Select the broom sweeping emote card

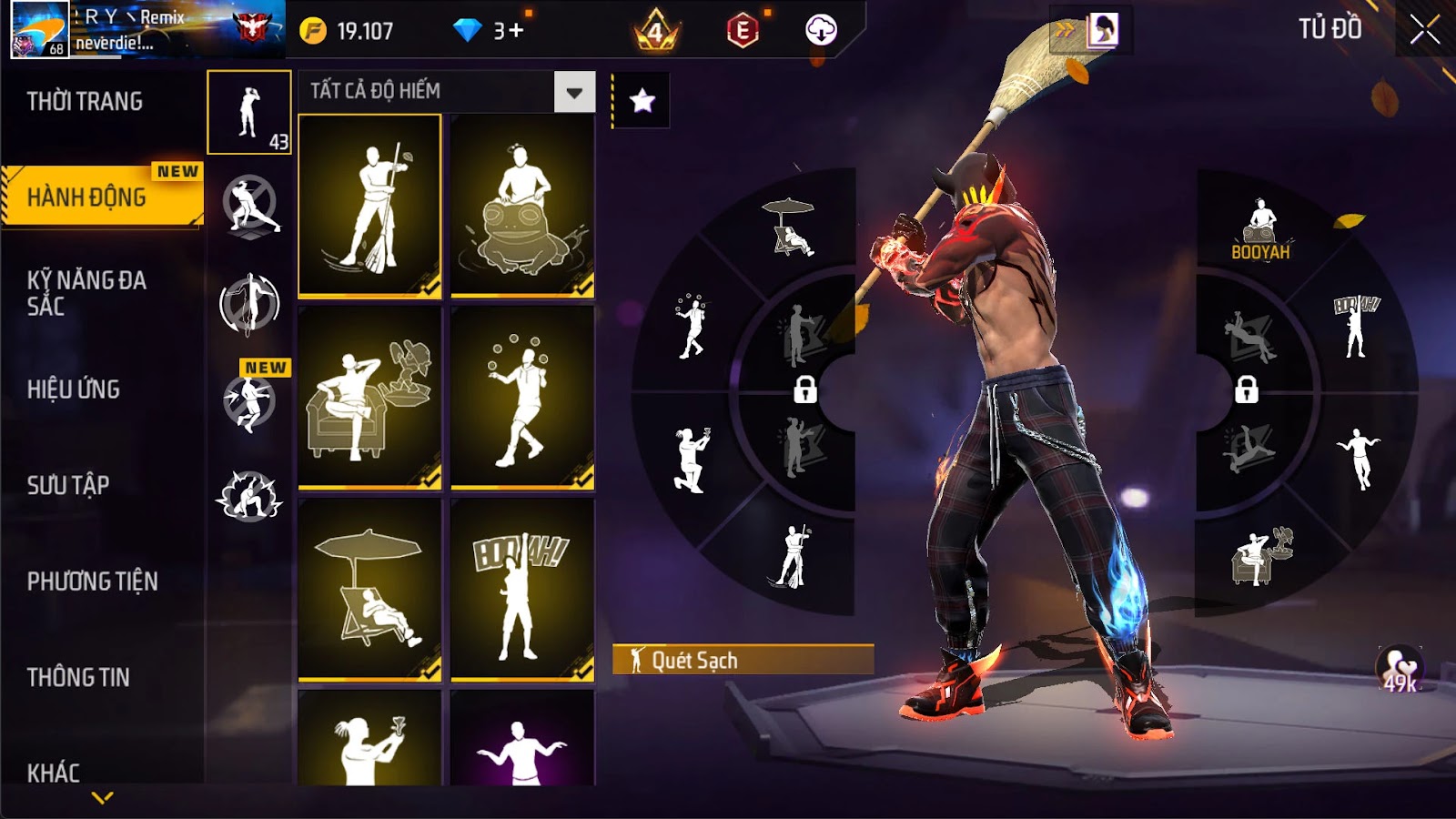[x=370, y=206]
